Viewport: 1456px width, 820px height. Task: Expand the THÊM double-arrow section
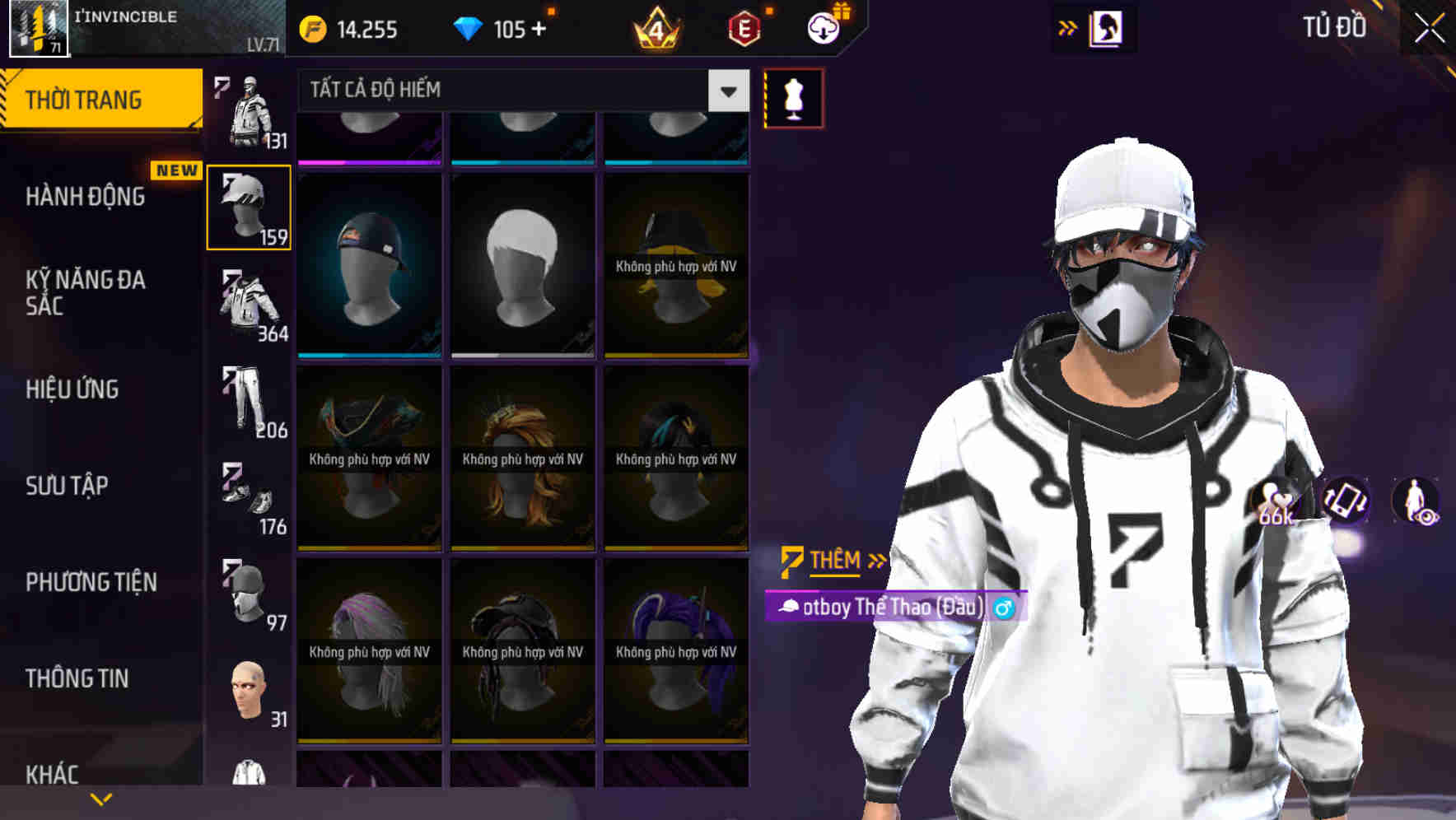[832, 561]
